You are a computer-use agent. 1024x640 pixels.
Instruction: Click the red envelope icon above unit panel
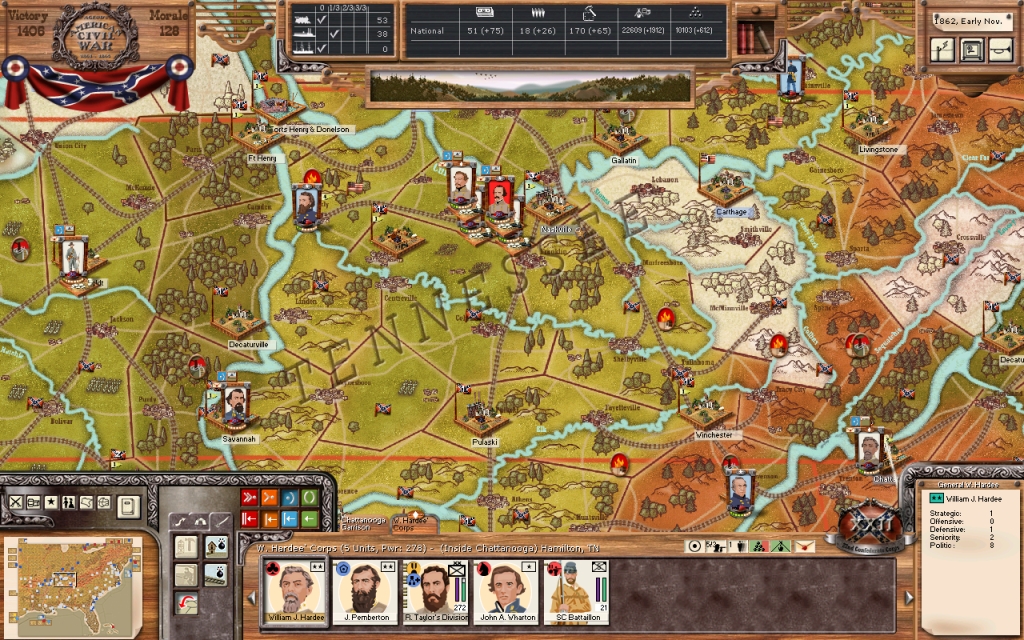(805, 546)
